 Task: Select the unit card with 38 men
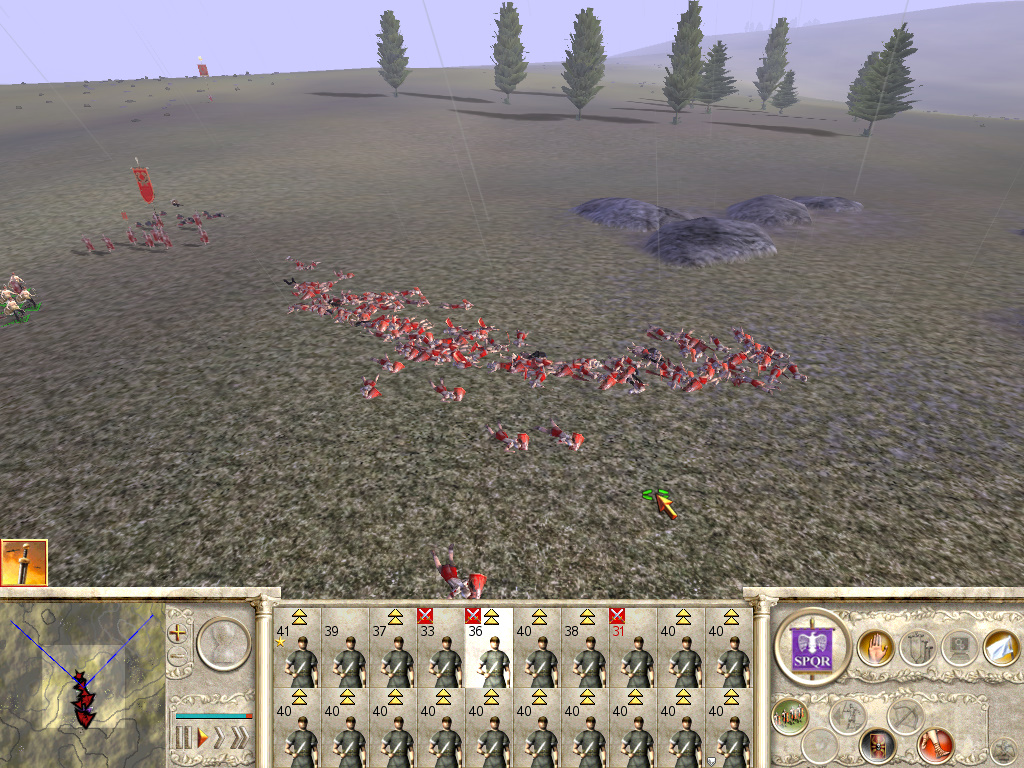point(585,648)
